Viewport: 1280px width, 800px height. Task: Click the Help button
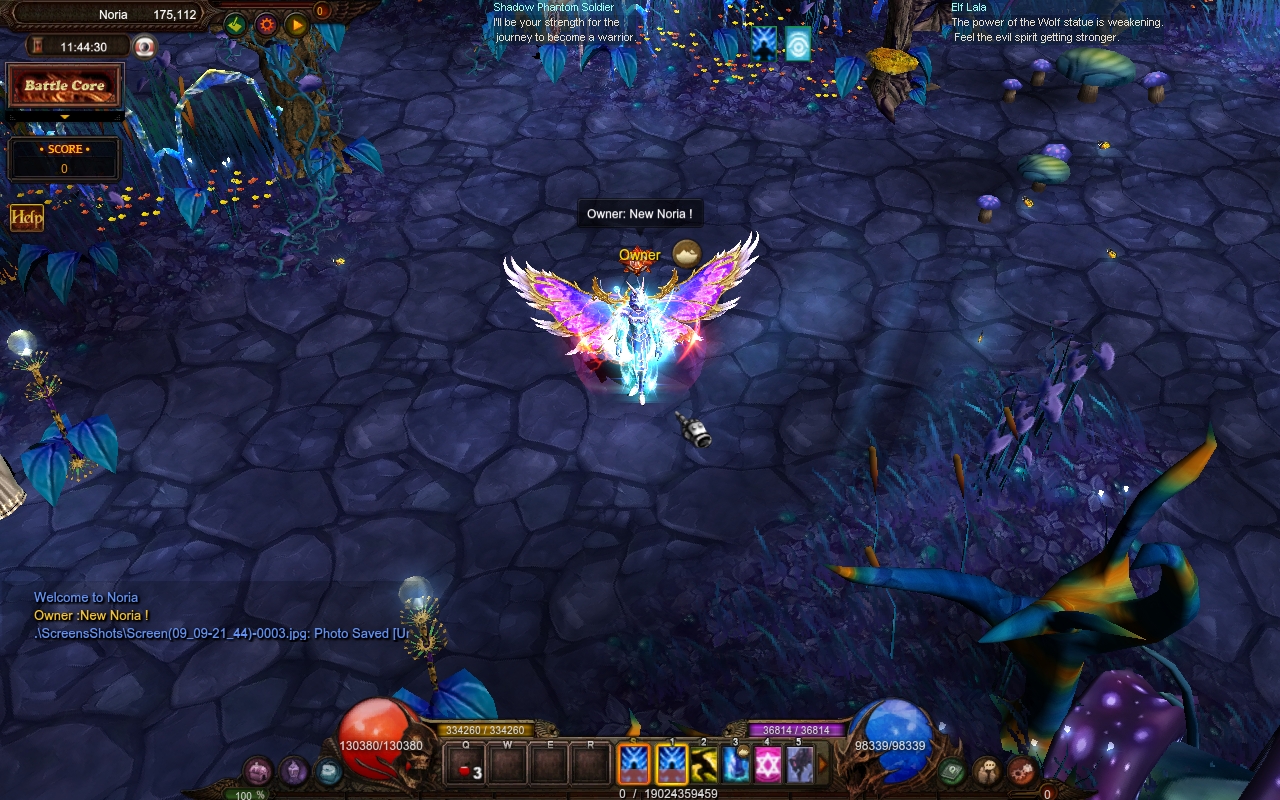click(27, 218)
